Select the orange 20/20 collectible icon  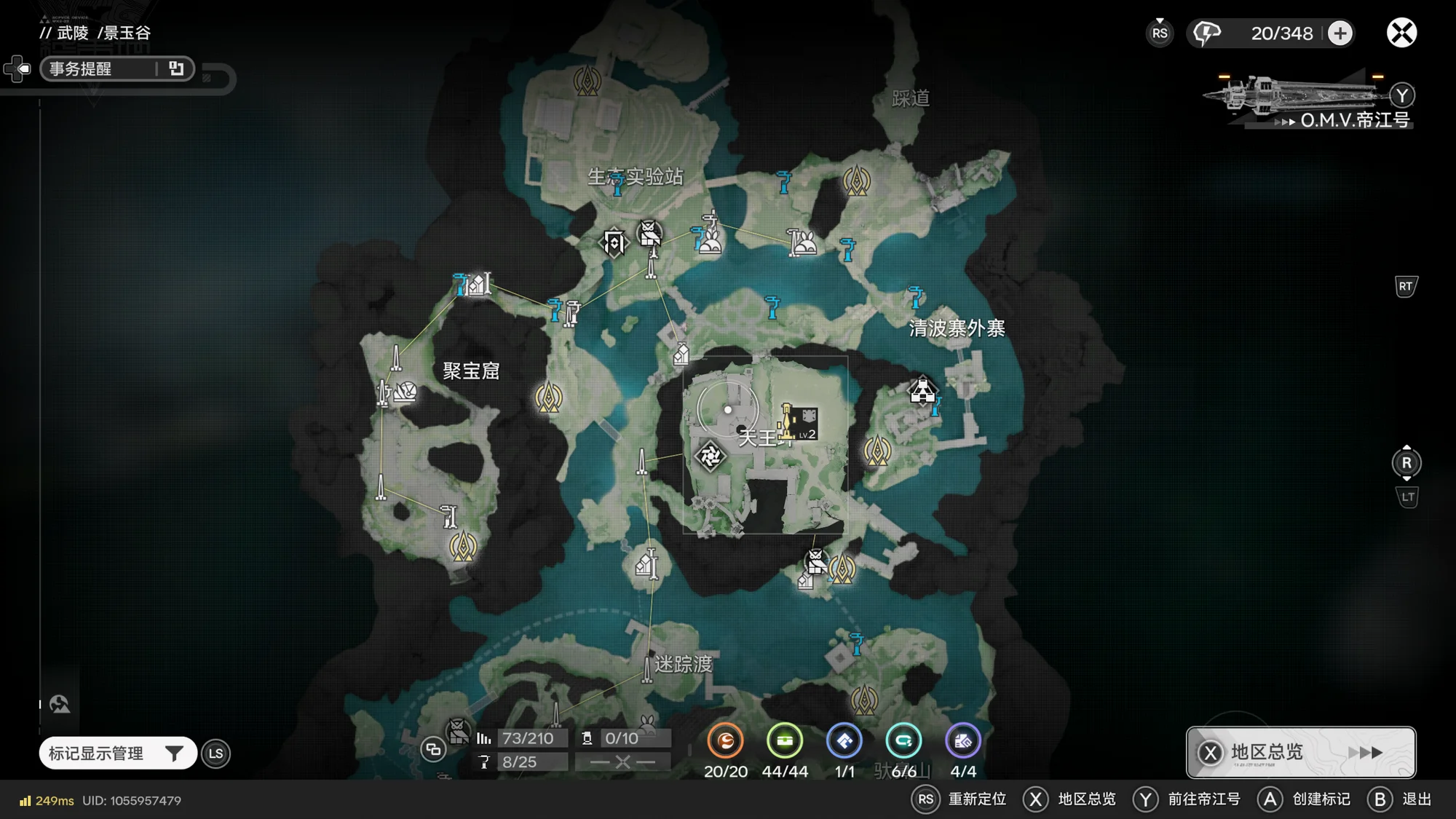tap(725, 741)
